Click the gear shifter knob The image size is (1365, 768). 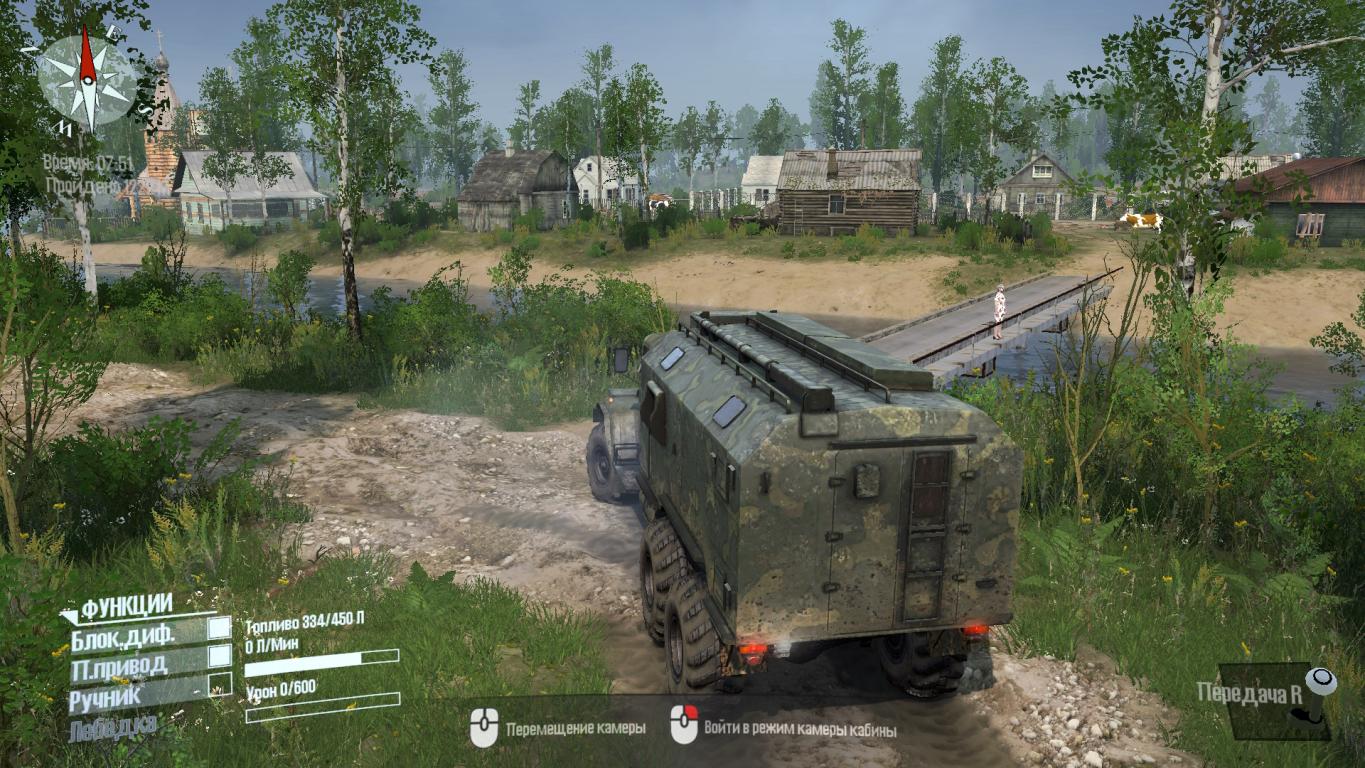[x=1324, y=682]
